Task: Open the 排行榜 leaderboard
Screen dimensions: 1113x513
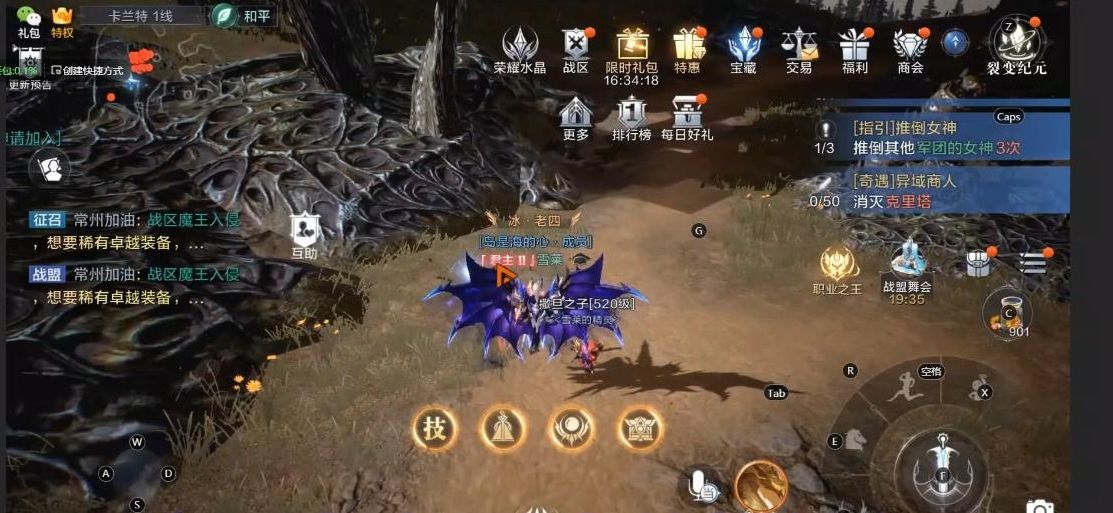Action: (632, 116)
